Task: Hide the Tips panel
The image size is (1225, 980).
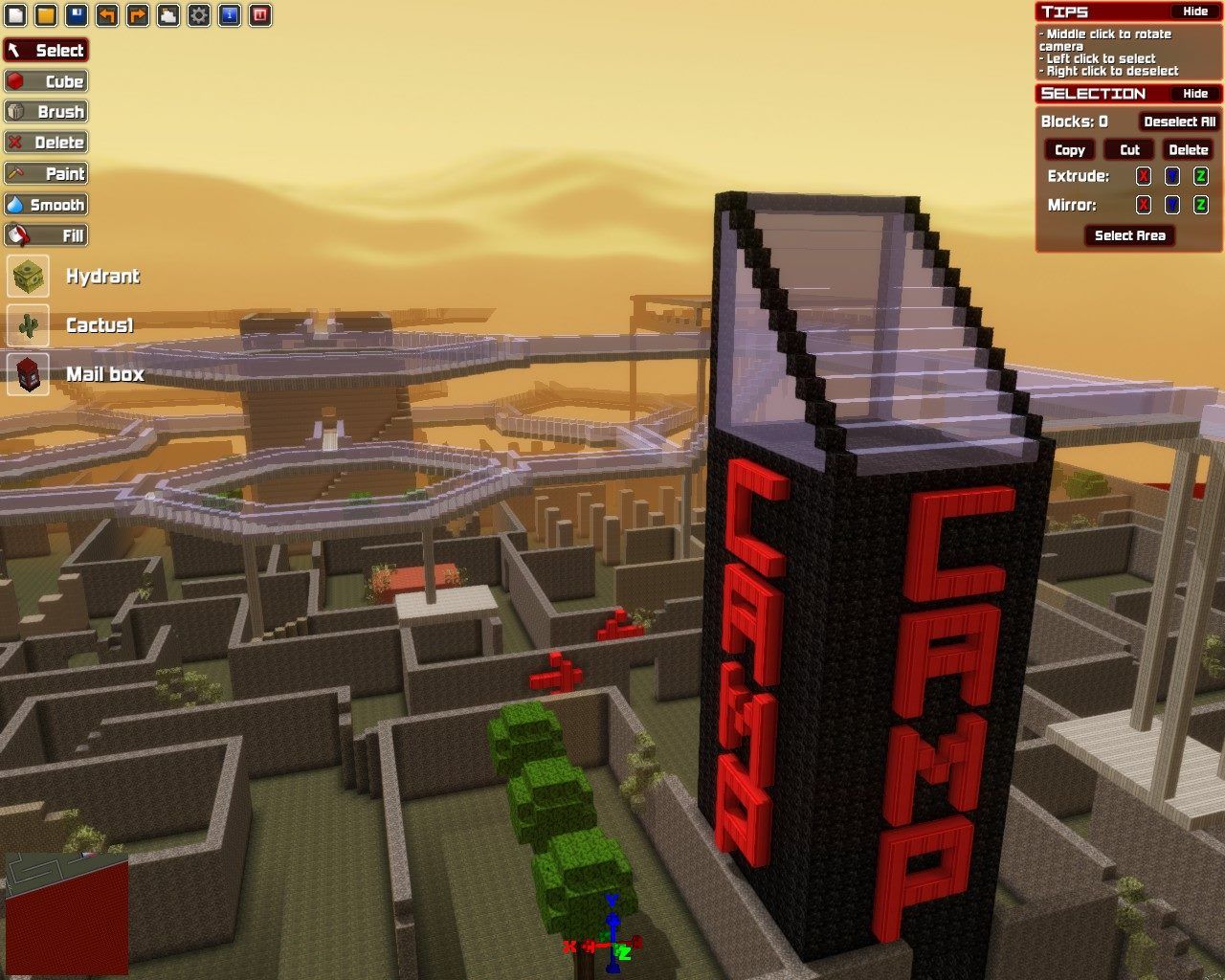Action: [1195, 11]
